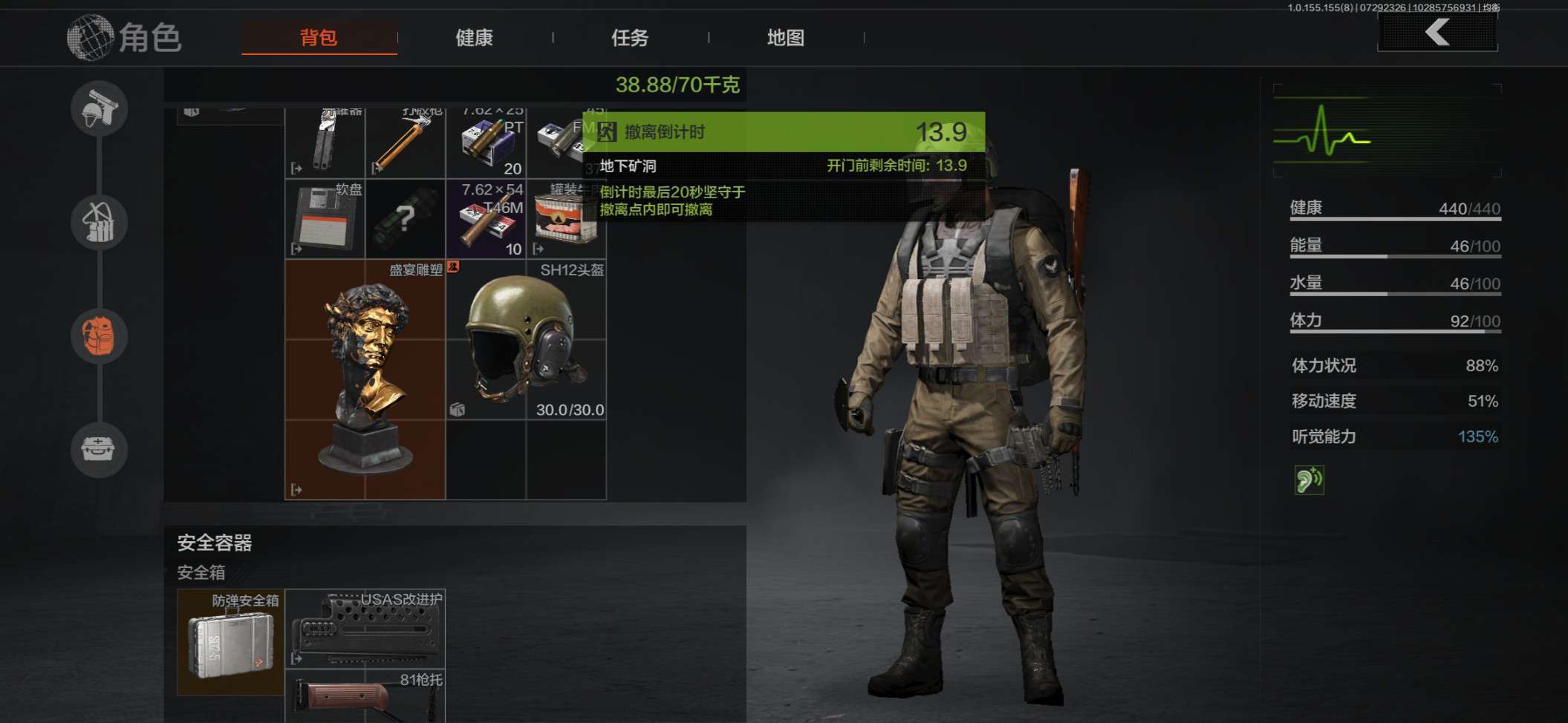Viewport: 1568px width, 723px height.
Task: Select the USAS改进护 handguard item
Action: 365,629
